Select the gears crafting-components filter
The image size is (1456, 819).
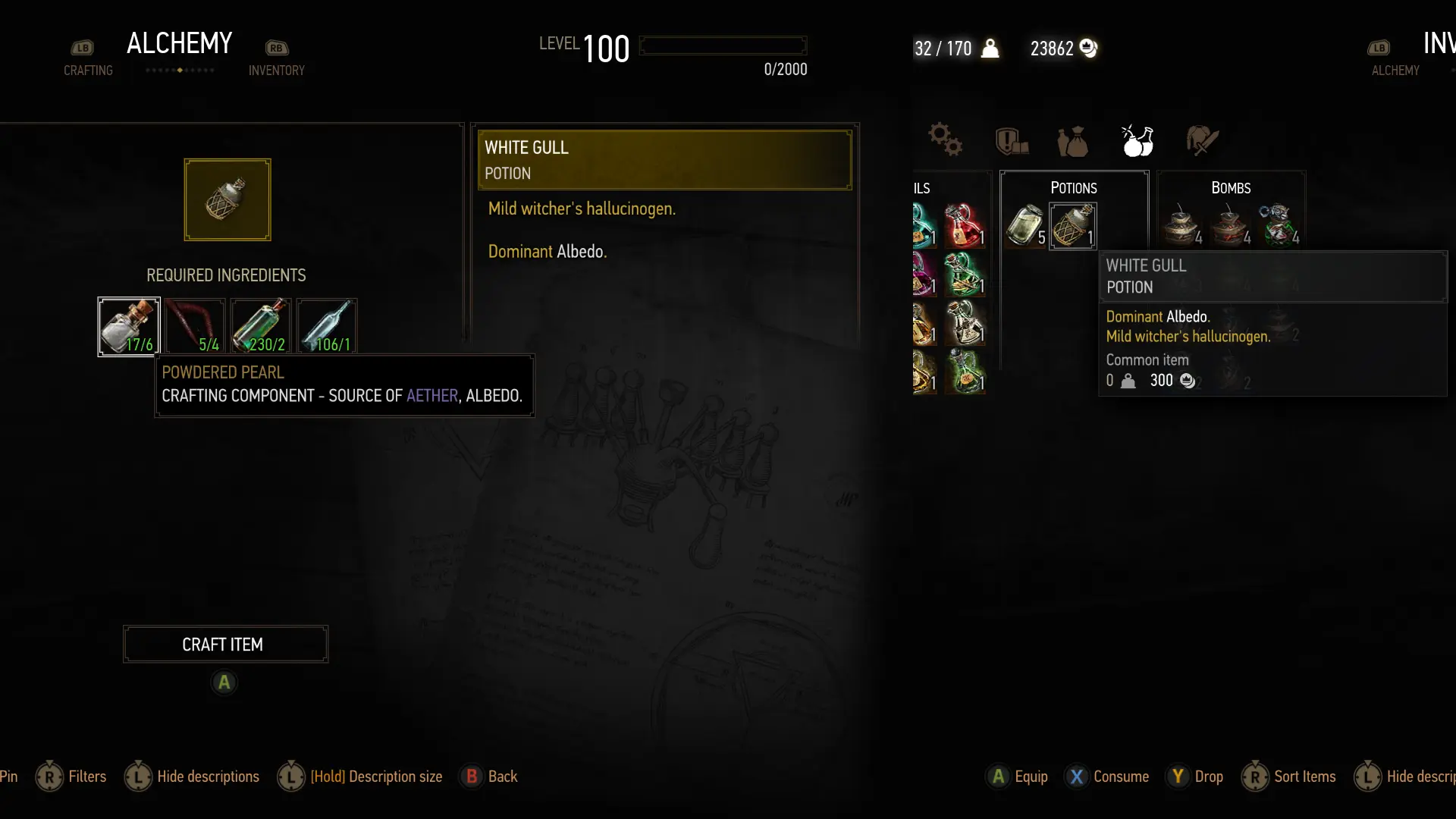pos(945,140)
